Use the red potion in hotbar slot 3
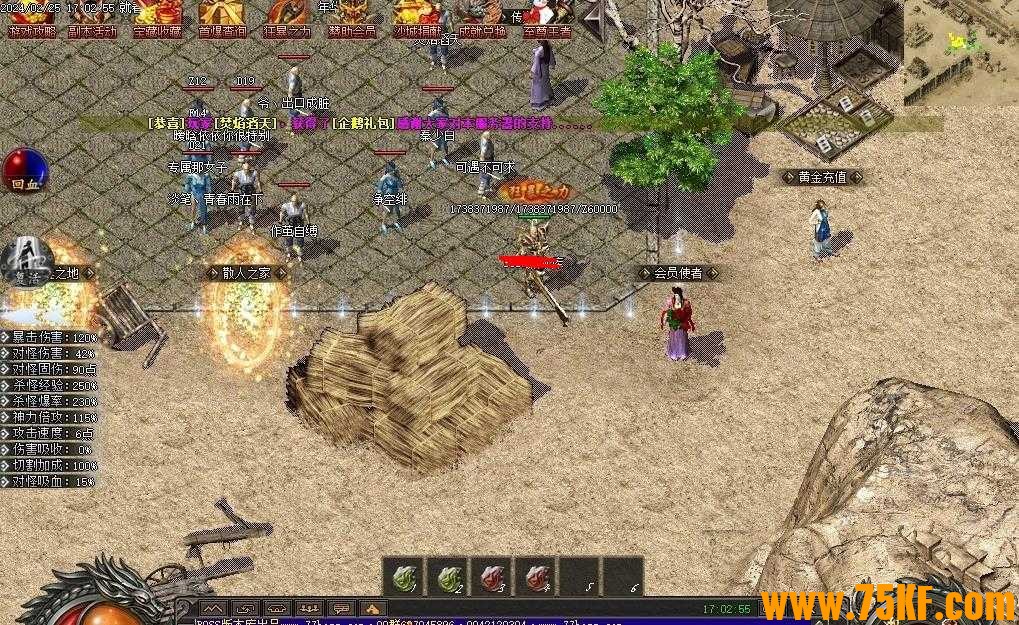Image resolution: width=1019 pixels, height=625 pixels. pyautogui.click(x=491, y=577)
